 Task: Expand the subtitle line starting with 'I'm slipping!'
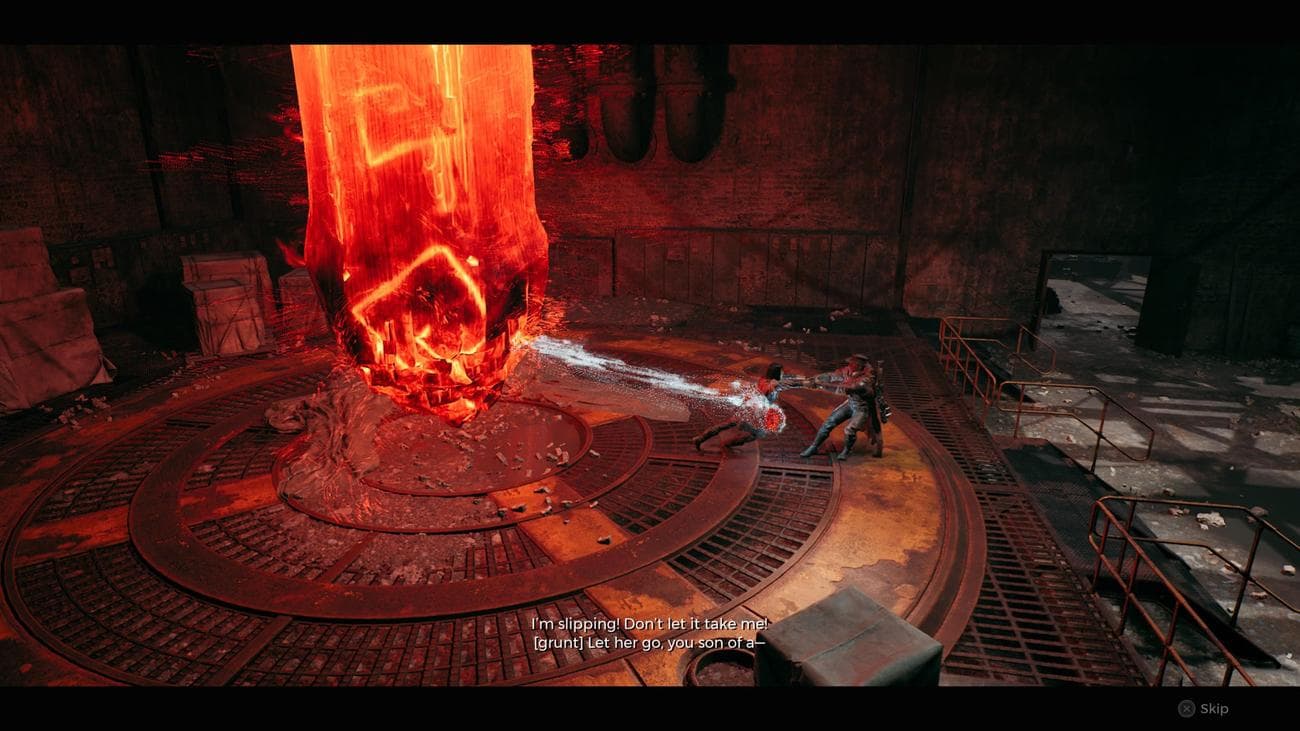coord(650,622)
